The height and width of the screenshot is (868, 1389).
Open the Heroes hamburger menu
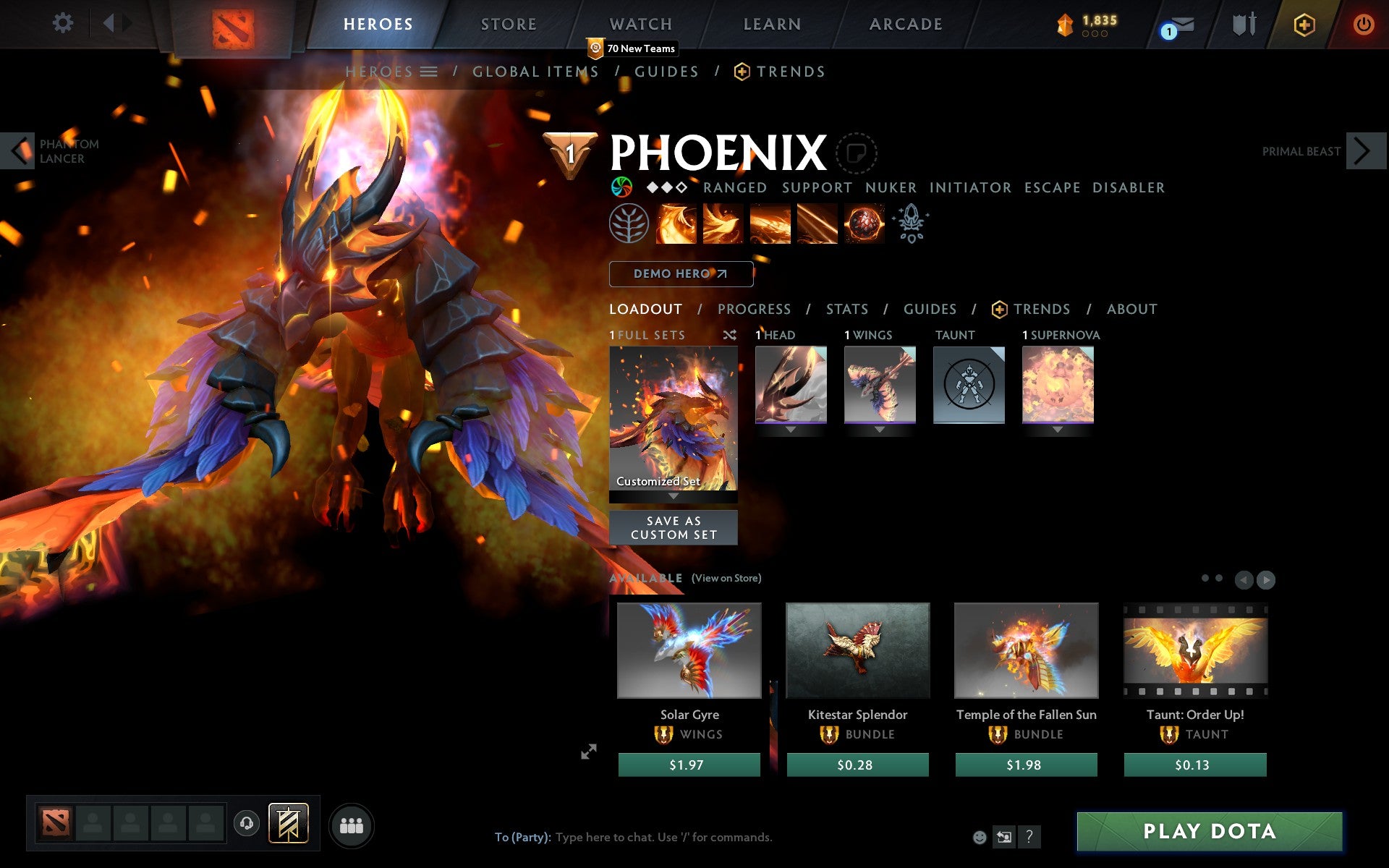[x=428, y=72]
